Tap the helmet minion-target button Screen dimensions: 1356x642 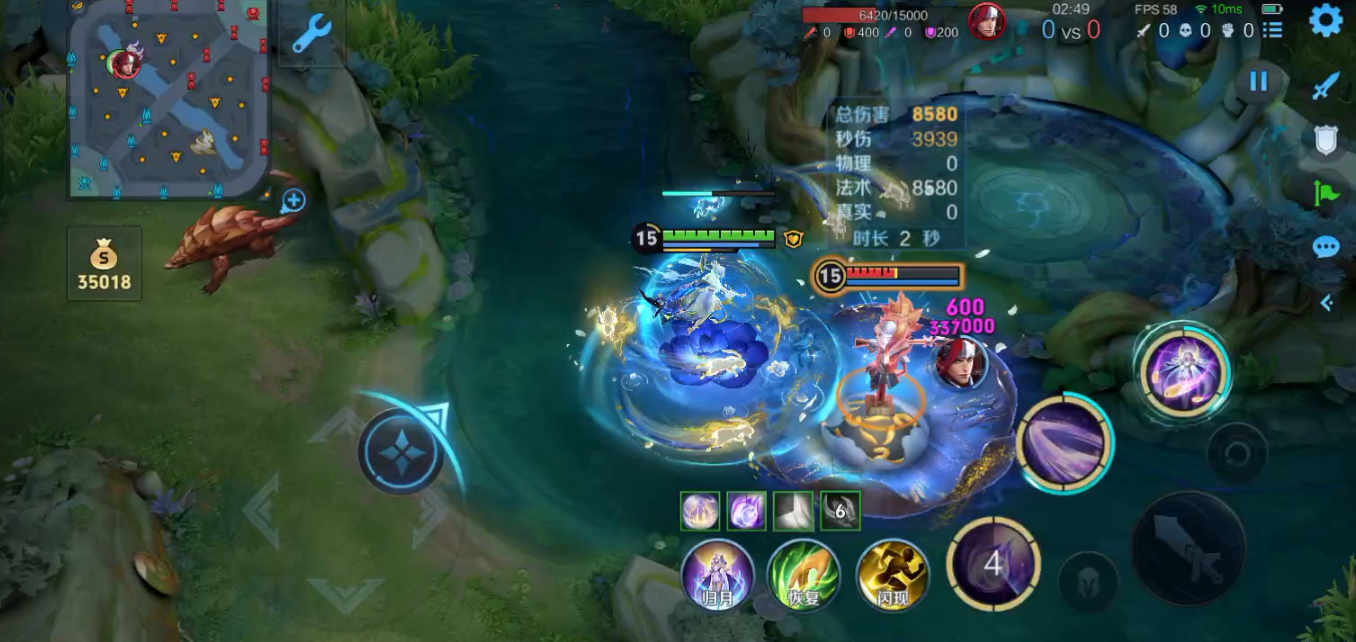(x=1088, y=581)
